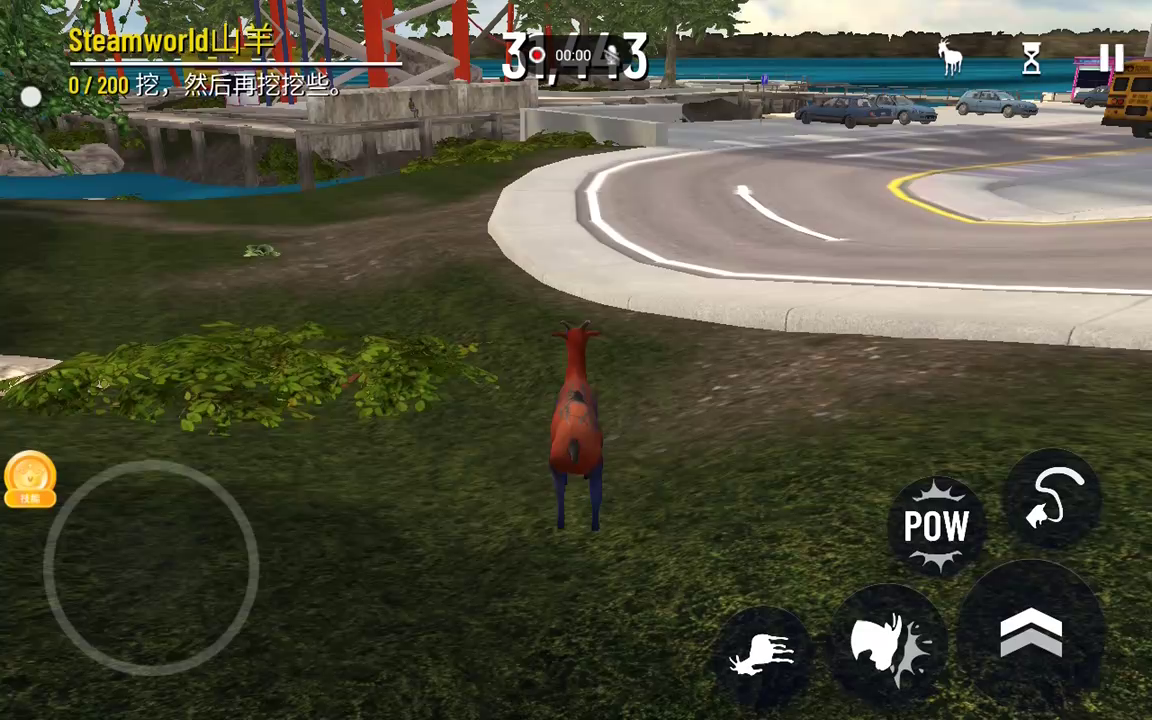The width and height of the screenshot is (1152, 720).
Task: Use the goat tongue lick button
Action: (1053, 497)
